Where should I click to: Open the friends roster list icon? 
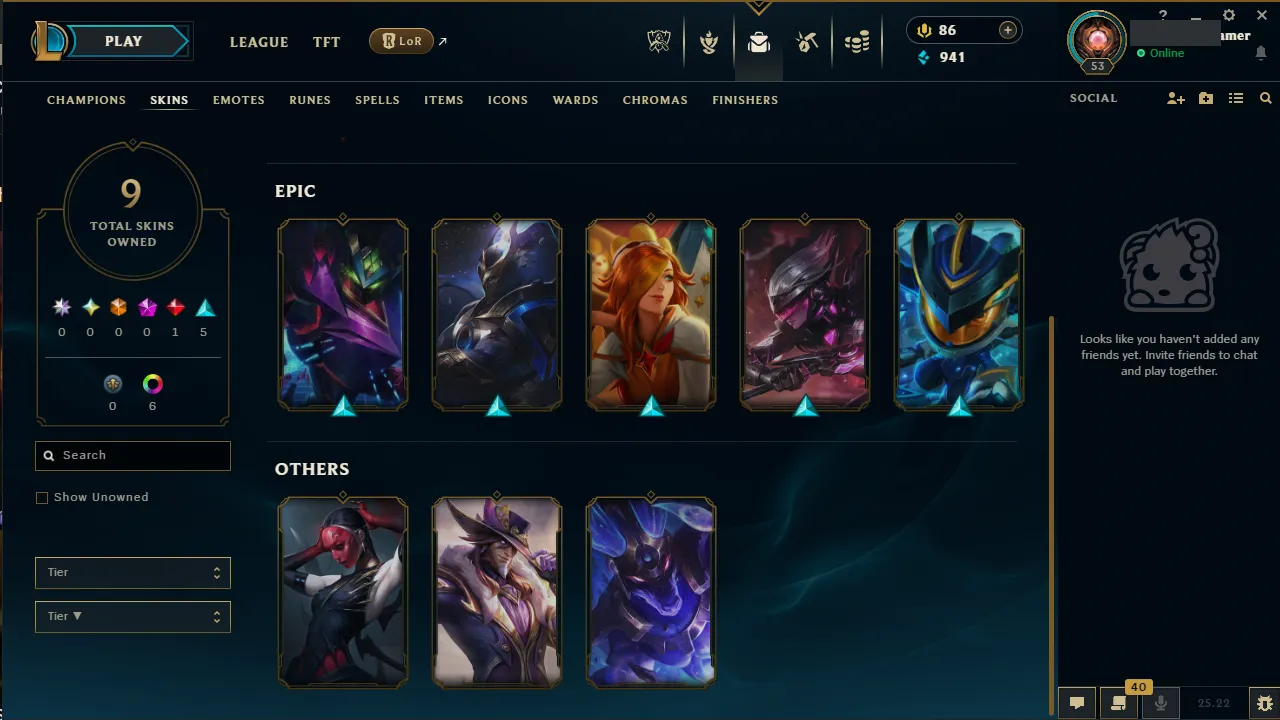click(1236, 98)
